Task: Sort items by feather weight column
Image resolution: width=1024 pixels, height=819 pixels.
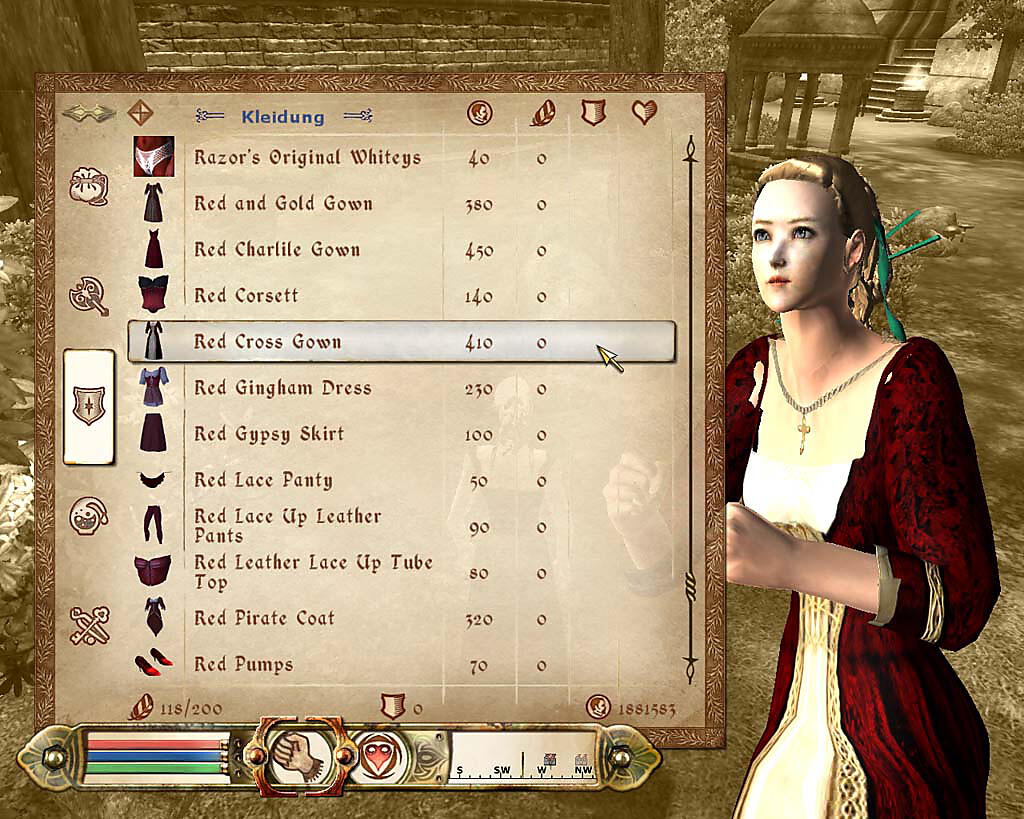Action: [x=541, y=114]
